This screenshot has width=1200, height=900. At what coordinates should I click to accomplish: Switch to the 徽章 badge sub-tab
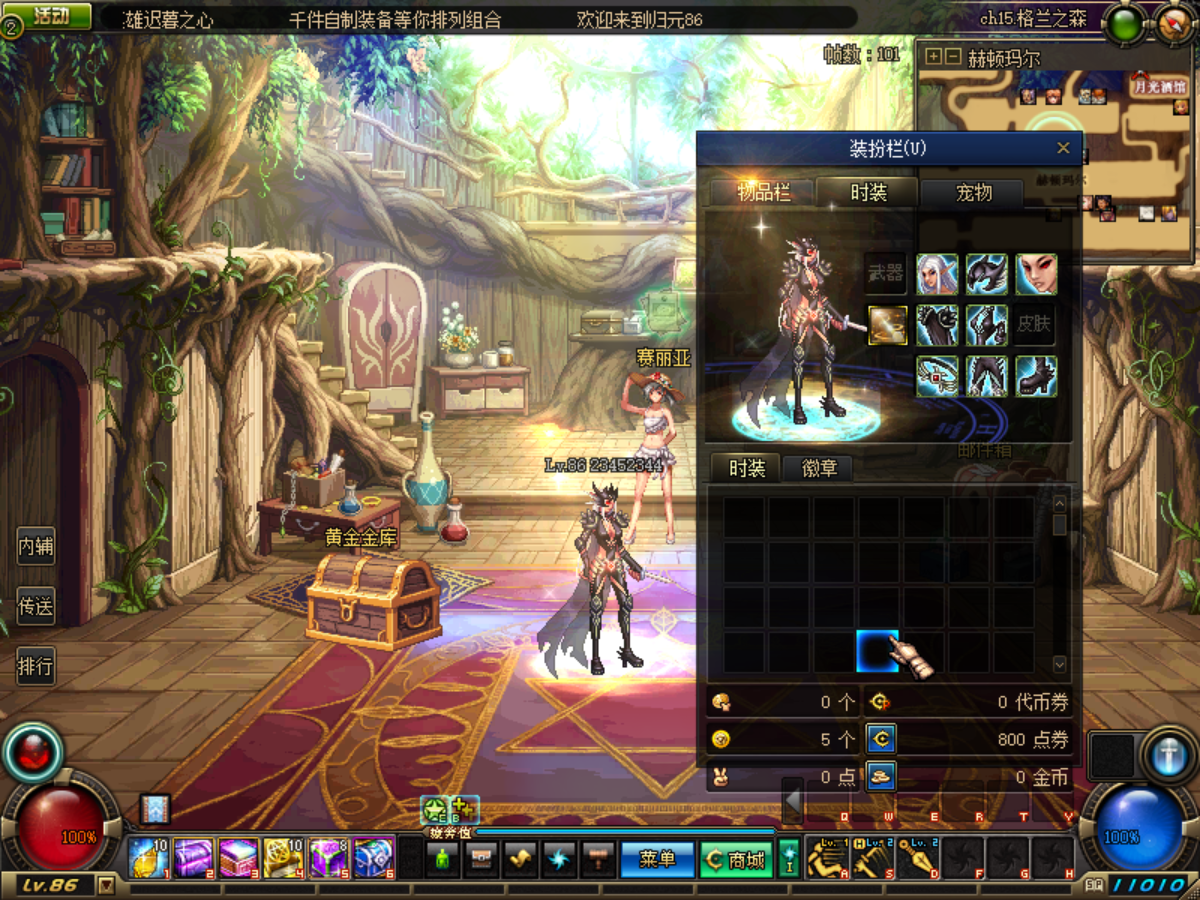click(x=819, y=468)
